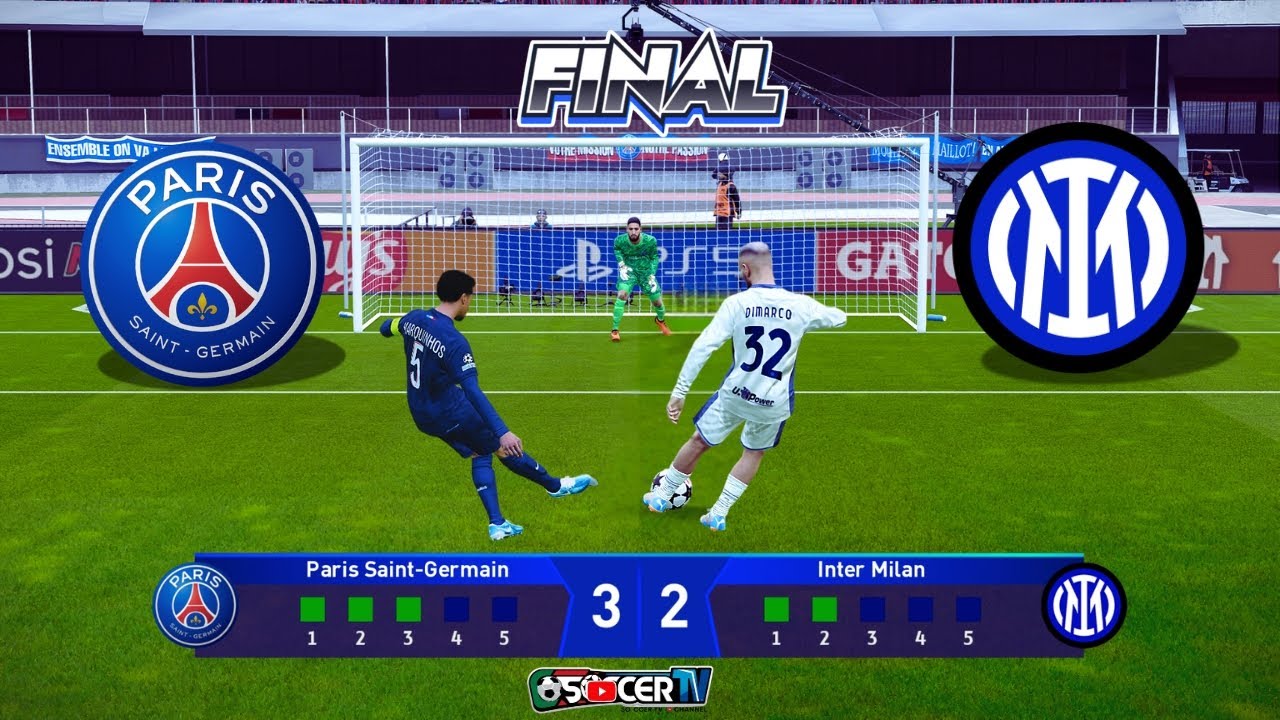Screen dimensions: 1280x720
Task: Click the large Inter Milan badge overlay
Action: 1078,247
